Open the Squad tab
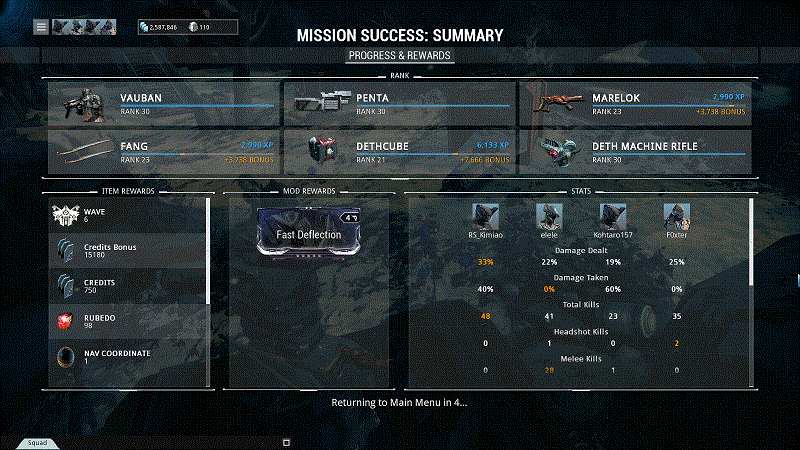Image resolution: width=800 pixels, height=450 pixels. 37,442
